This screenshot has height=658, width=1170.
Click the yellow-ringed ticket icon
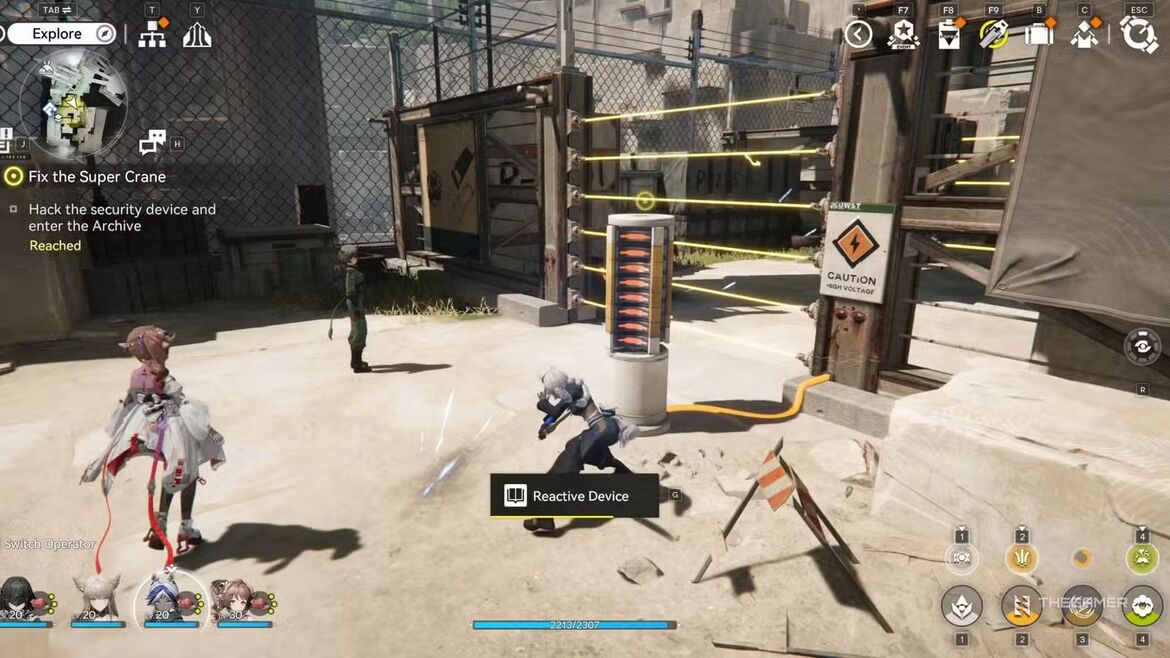click(993, 35)
